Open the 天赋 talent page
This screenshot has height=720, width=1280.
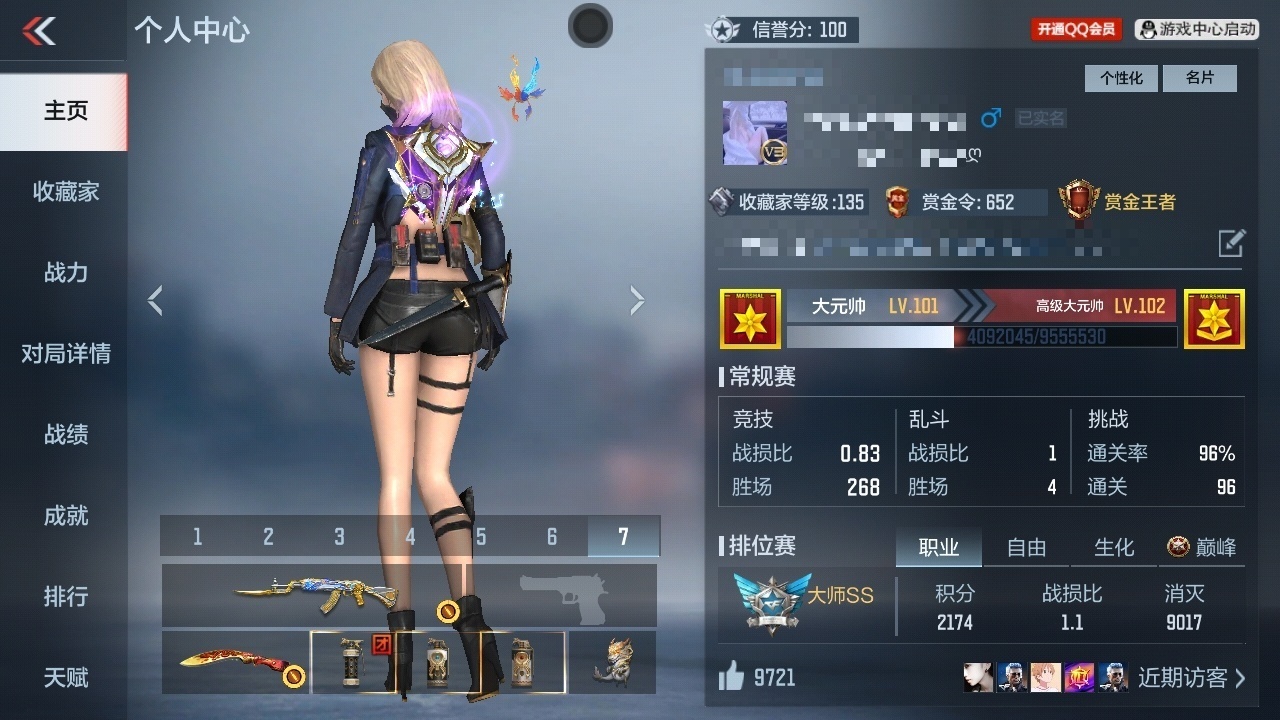[65, 677]
